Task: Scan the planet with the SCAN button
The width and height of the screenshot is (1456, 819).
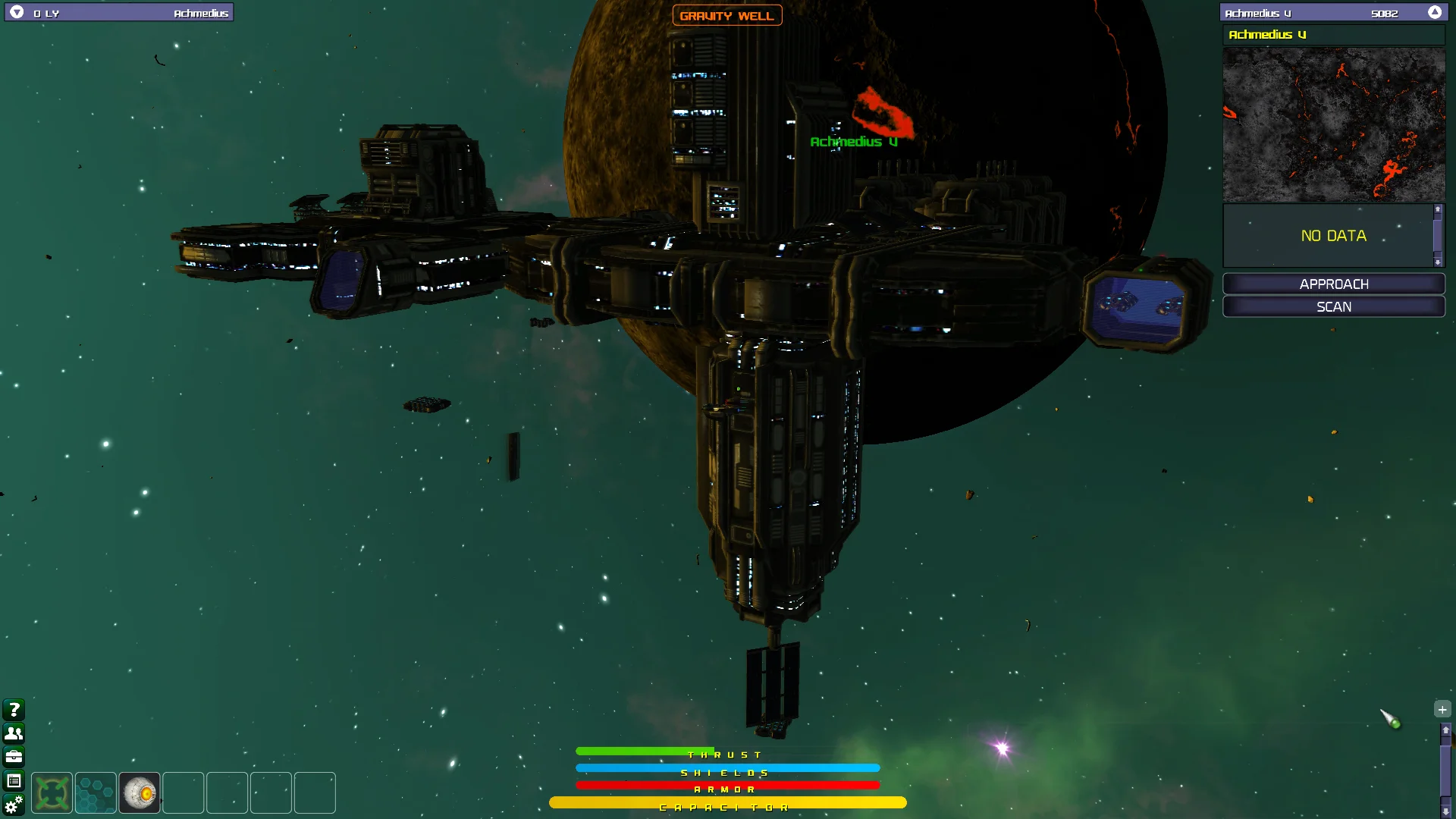Action: coord(1333,306)
